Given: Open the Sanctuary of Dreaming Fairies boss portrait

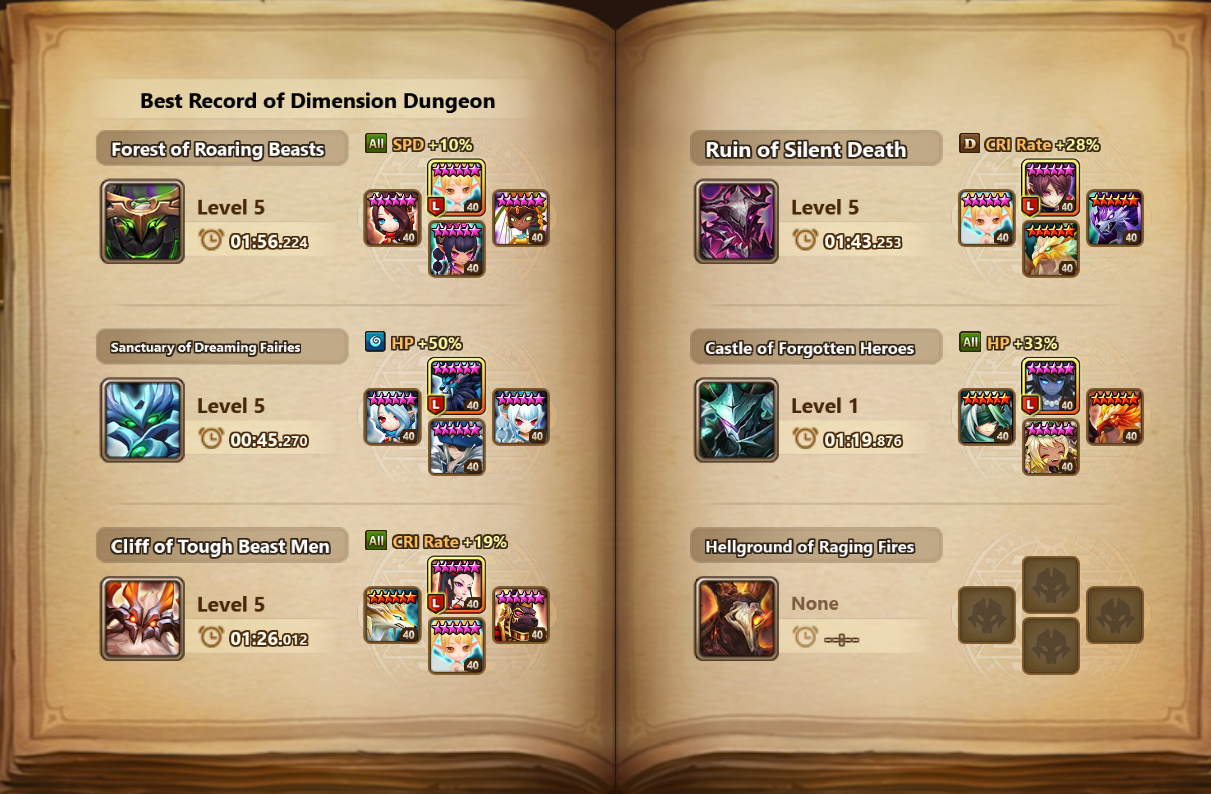Looking at the screenshot, I should coord(142,420).
